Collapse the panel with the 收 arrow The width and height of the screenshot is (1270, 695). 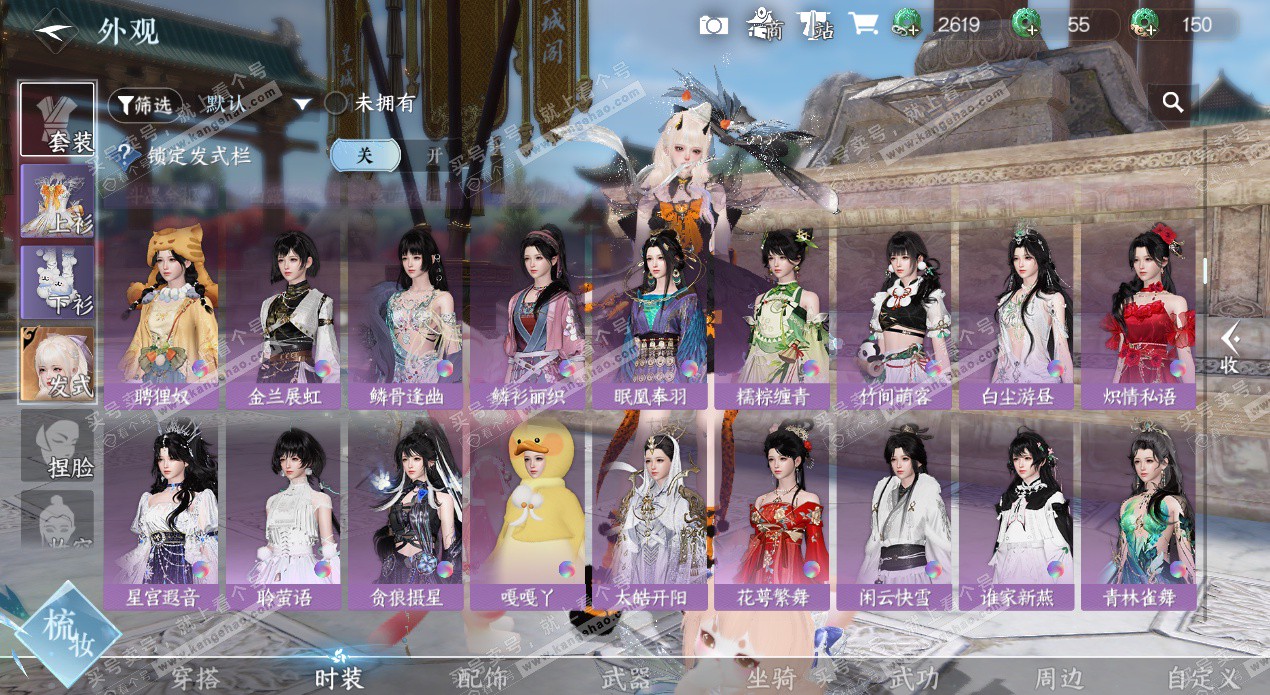pyautogui.click(x=1230, y=348)
